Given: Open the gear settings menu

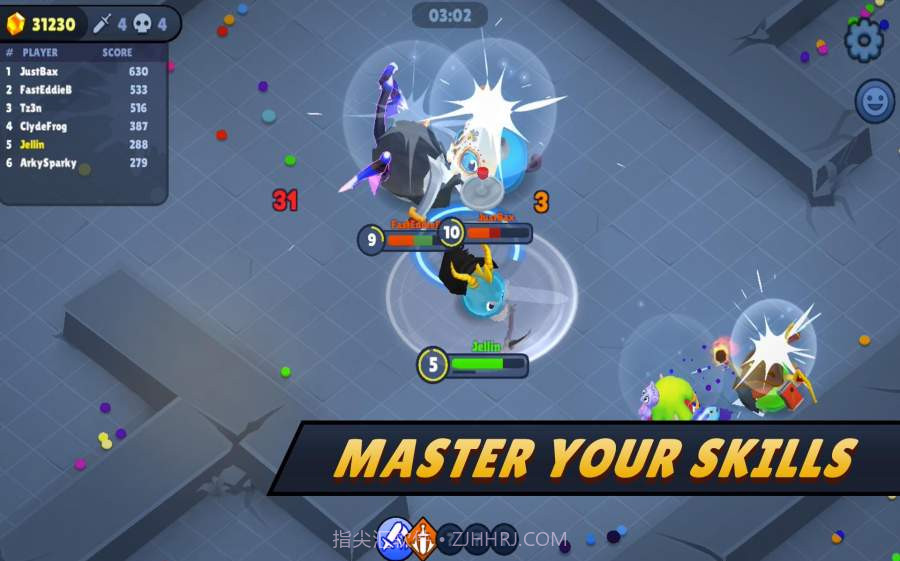Looking at the screenshot, I should point(864,40).
